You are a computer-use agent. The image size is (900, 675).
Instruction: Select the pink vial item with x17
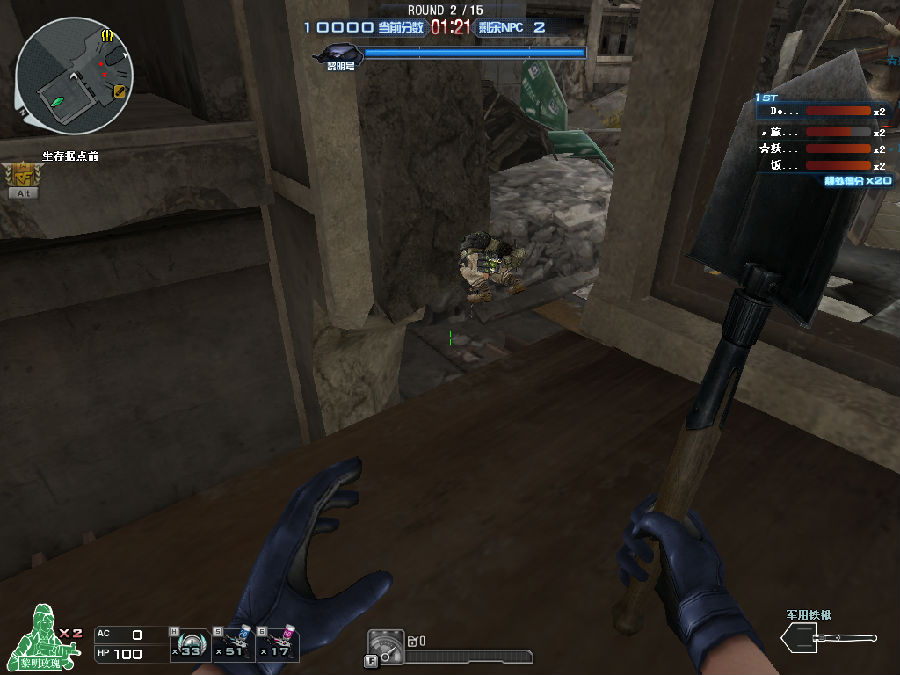pos(277,645)
